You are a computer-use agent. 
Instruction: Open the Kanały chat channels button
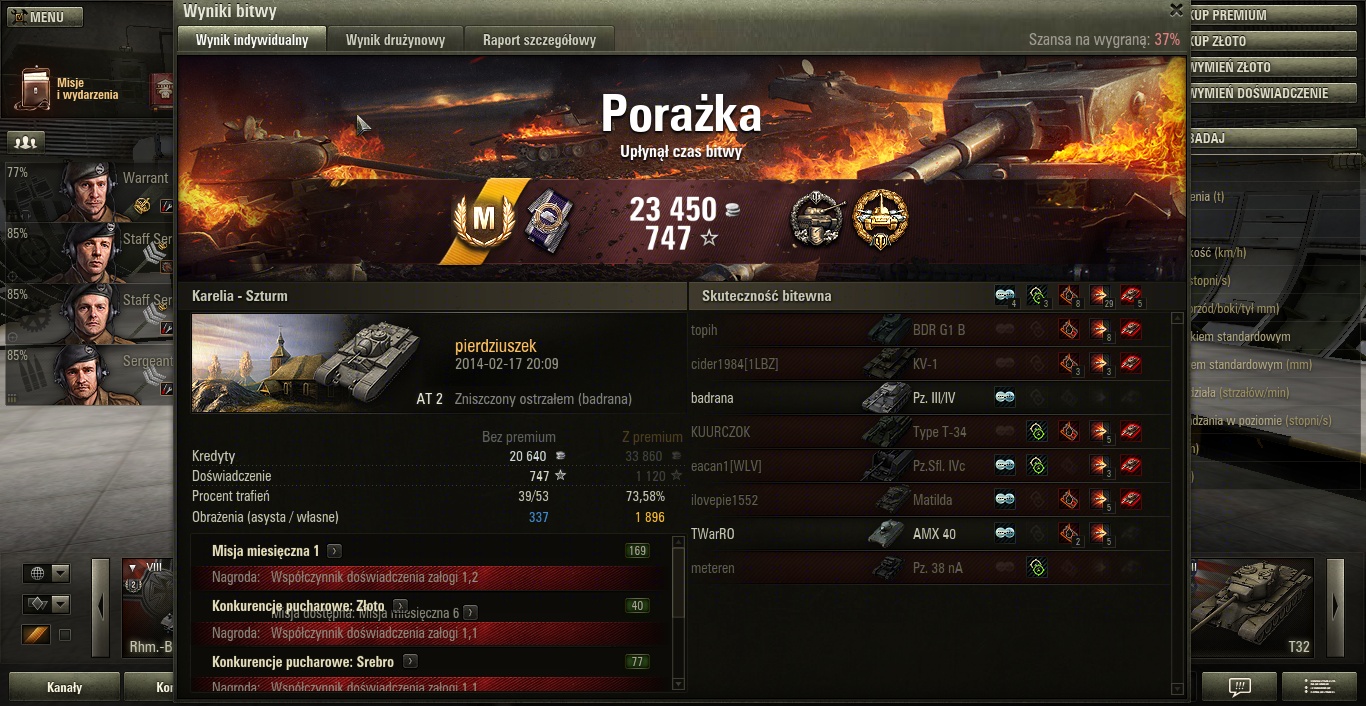click(65, 687)
